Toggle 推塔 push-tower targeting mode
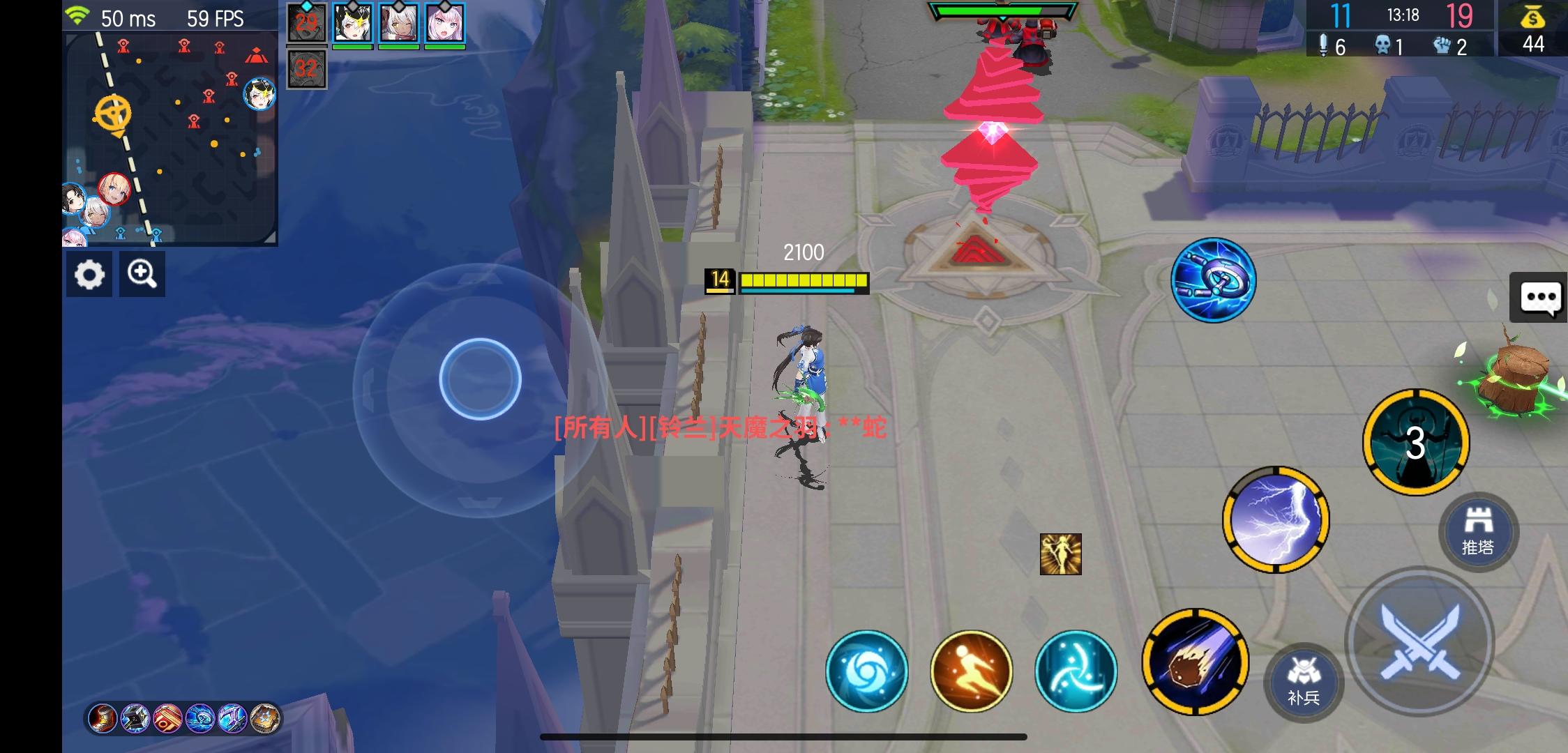The image size is (1568, 753). pyautogui.click(x=1477, y=531)
